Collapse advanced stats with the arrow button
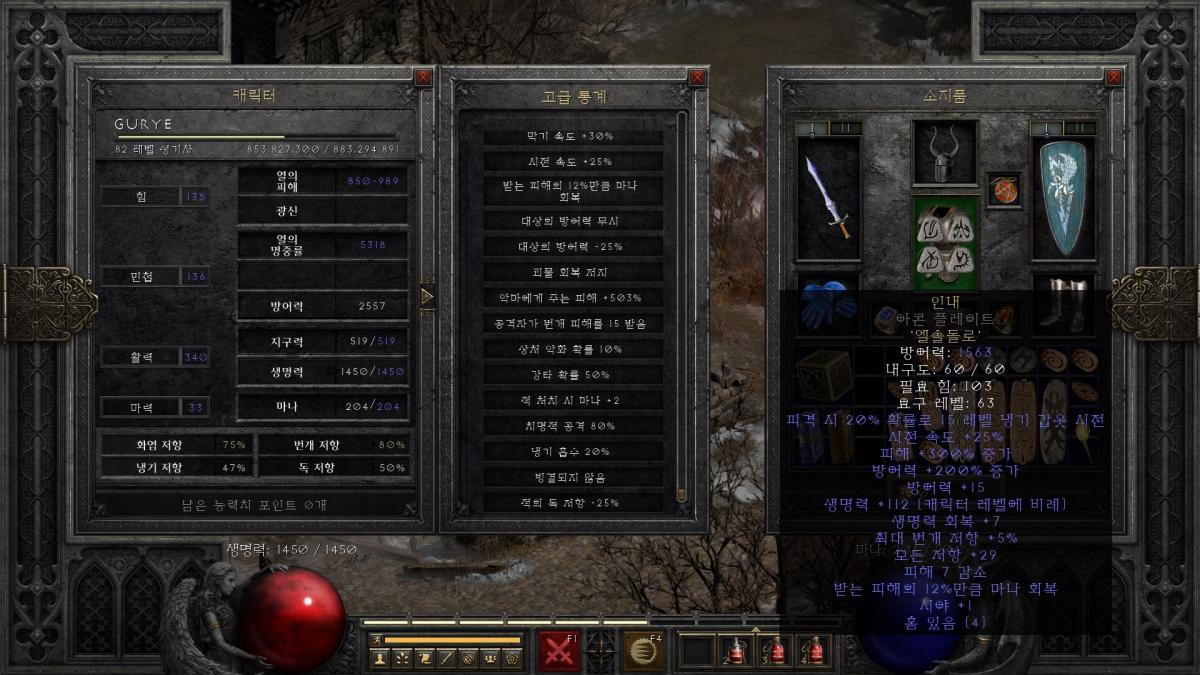Screen dimensions: 1200x675 coord(427,296)
